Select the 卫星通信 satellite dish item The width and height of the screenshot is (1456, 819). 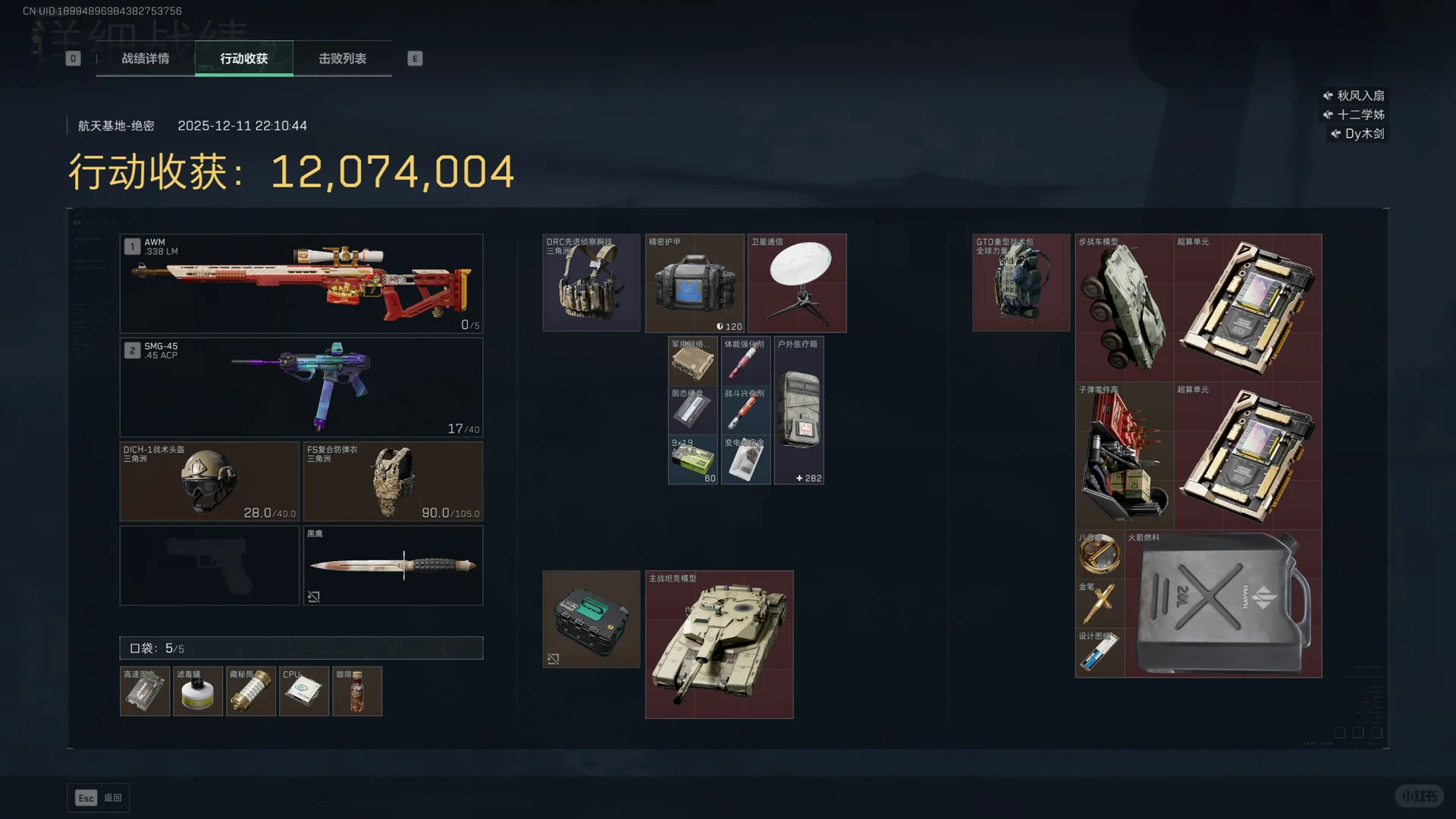tap(797, 283)
